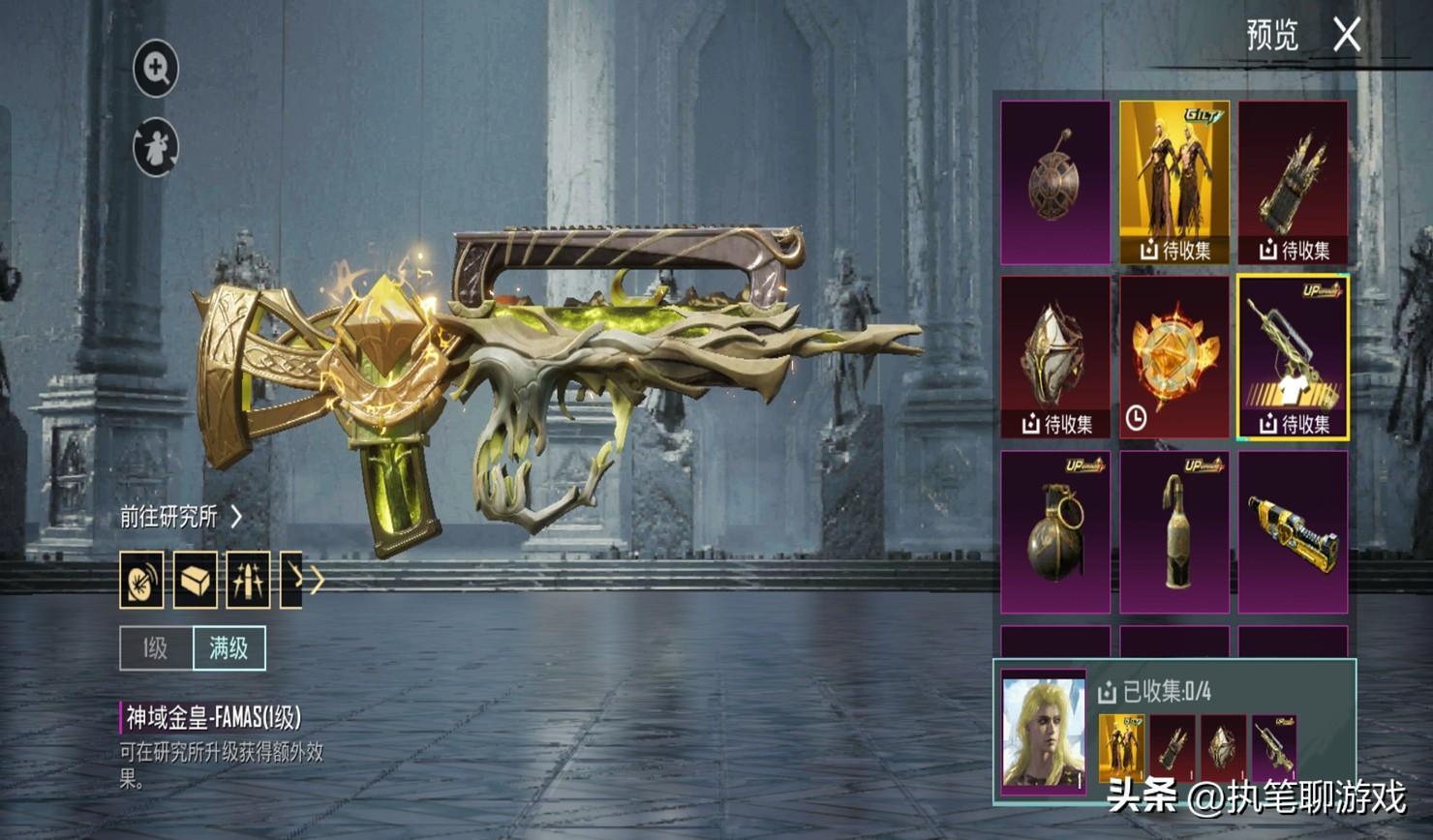
Task: Preview the grenade skin item
Action: click(1055, 531)
